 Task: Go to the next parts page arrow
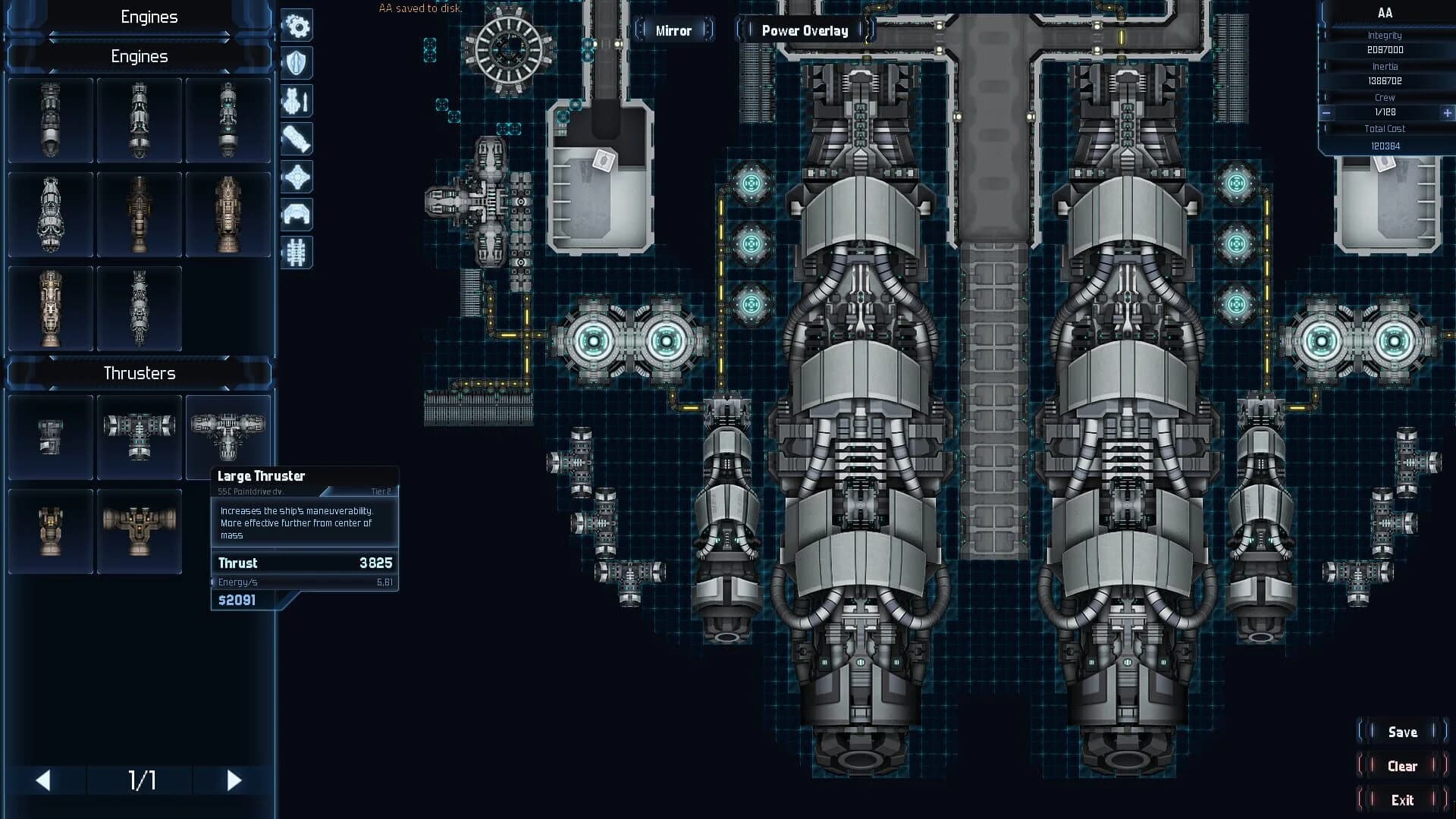(x=233, y=779)
